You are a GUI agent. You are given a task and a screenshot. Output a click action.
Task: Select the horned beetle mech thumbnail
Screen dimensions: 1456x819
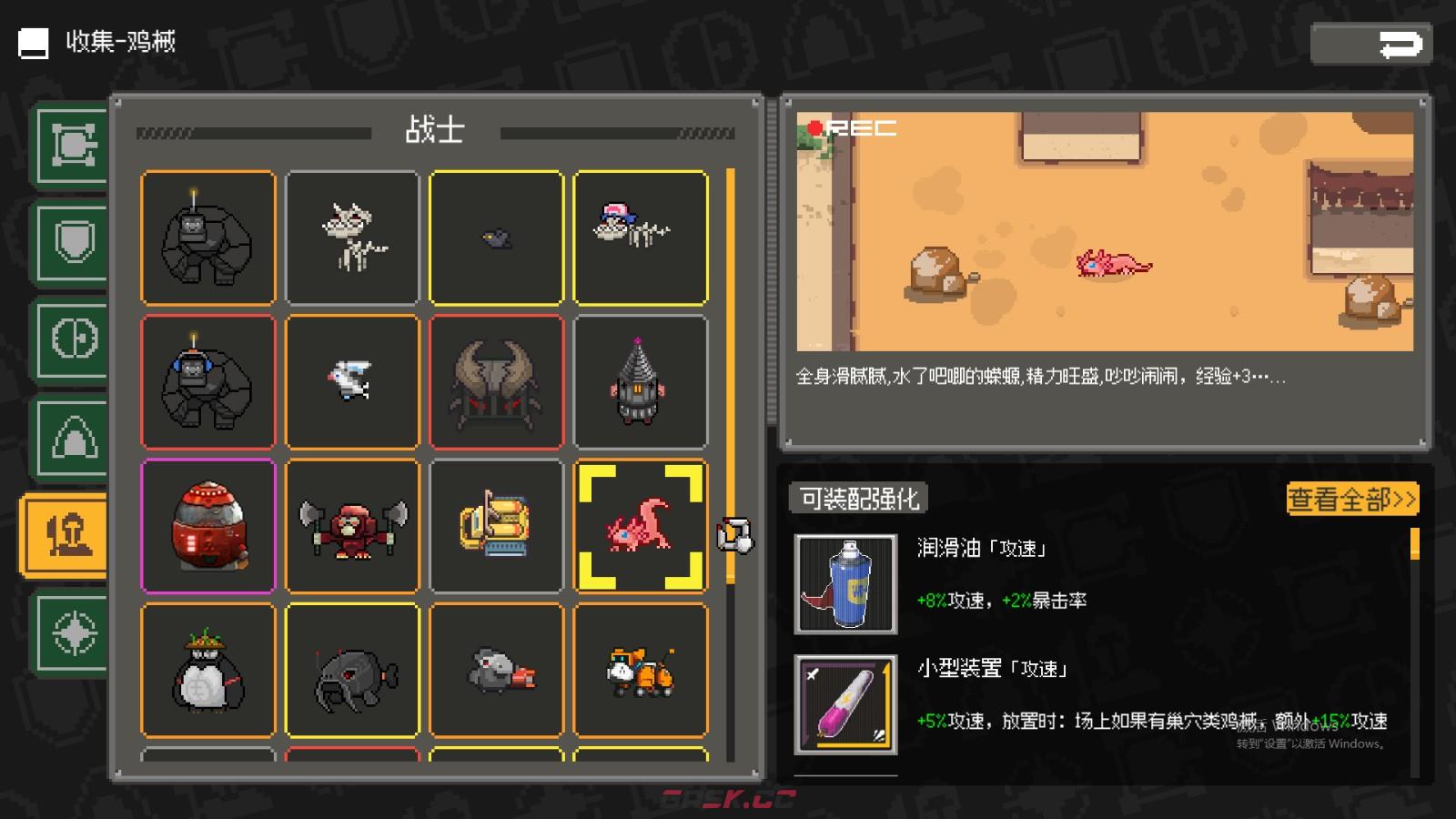[x=497, y=381]
